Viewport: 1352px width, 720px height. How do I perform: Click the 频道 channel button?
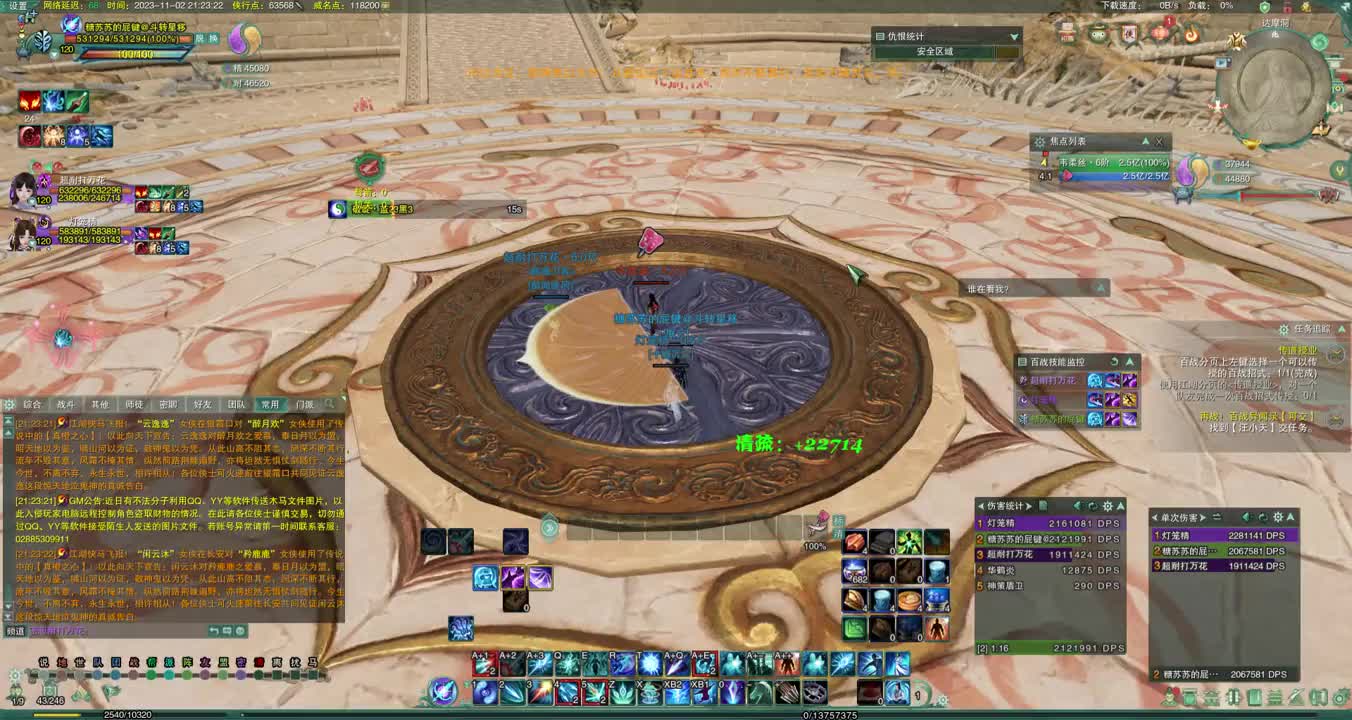click(15, 631)
